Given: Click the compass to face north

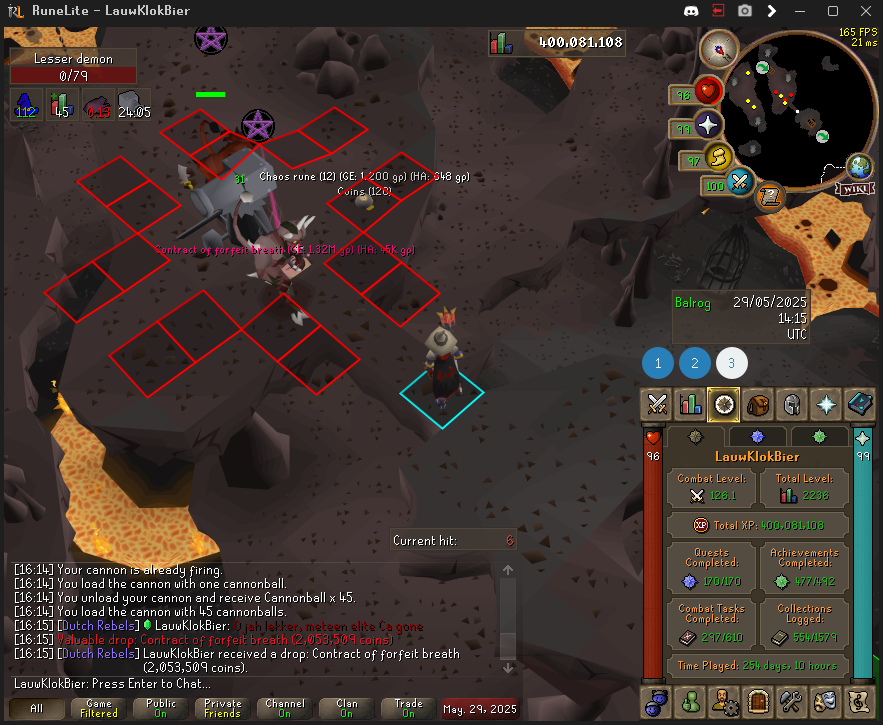Looking at the screenshot, I should [x=719, y=47].
